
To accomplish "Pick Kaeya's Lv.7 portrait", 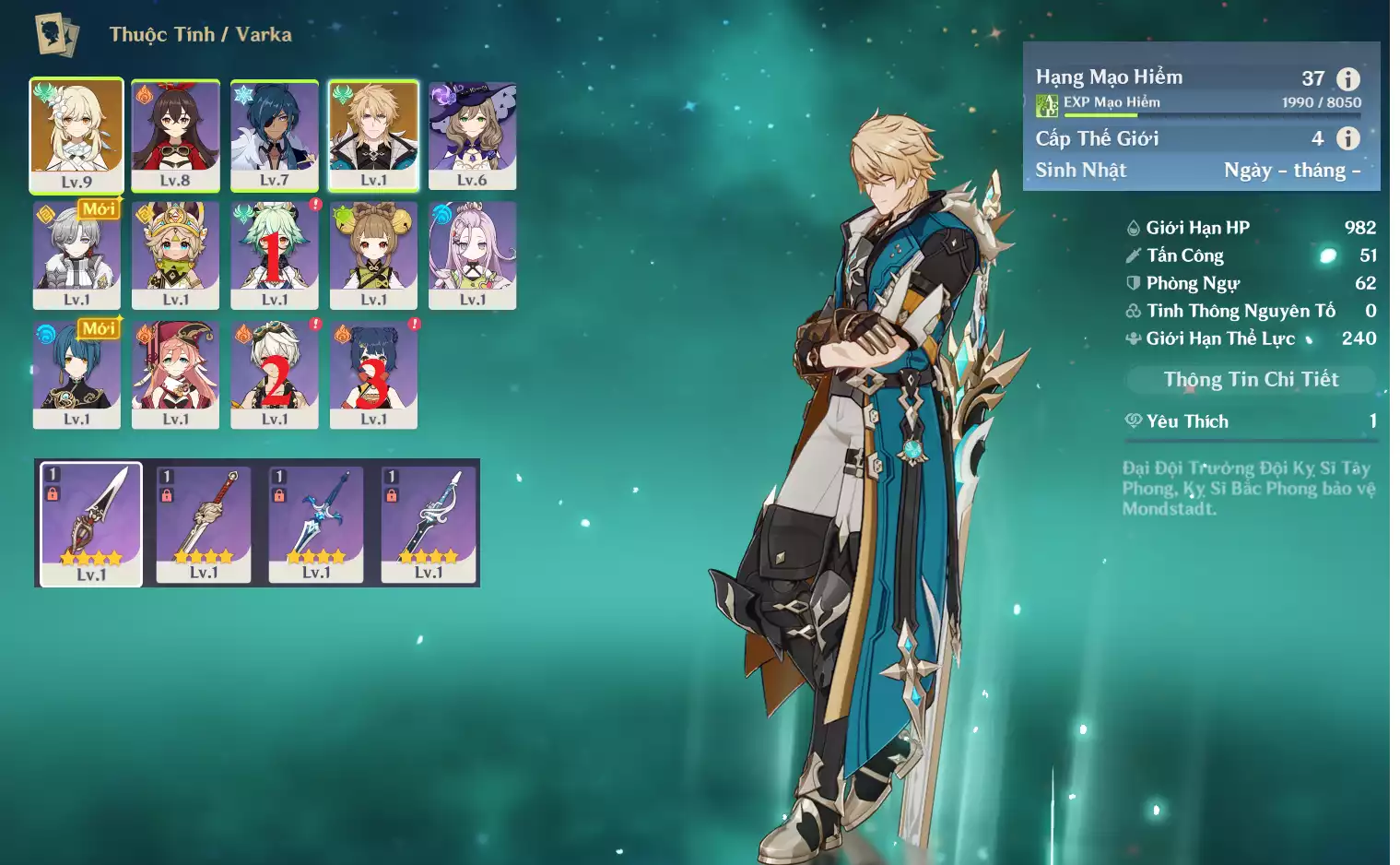I will [x=274, y=135].
